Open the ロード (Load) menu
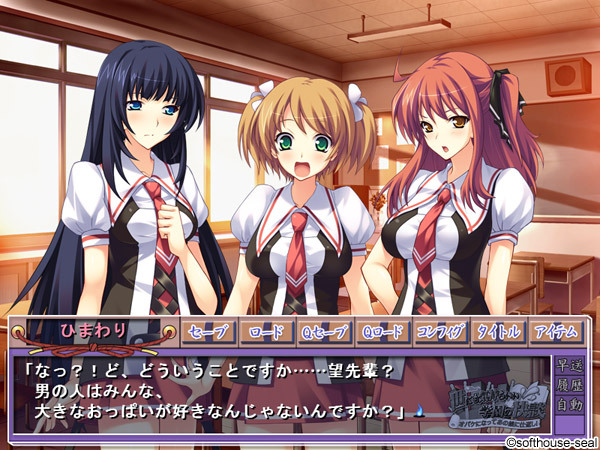Screen dimensions: 600x450 (x=266, y=333)
